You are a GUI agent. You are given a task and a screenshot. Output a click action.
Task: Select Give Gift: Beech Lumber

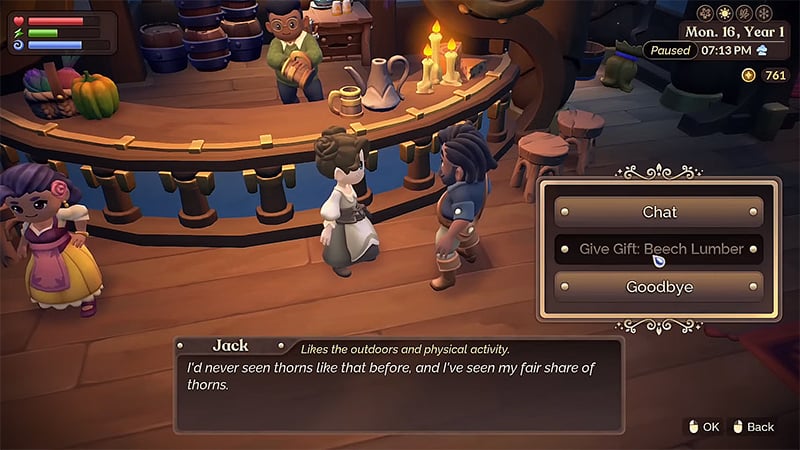click(659, 249)
